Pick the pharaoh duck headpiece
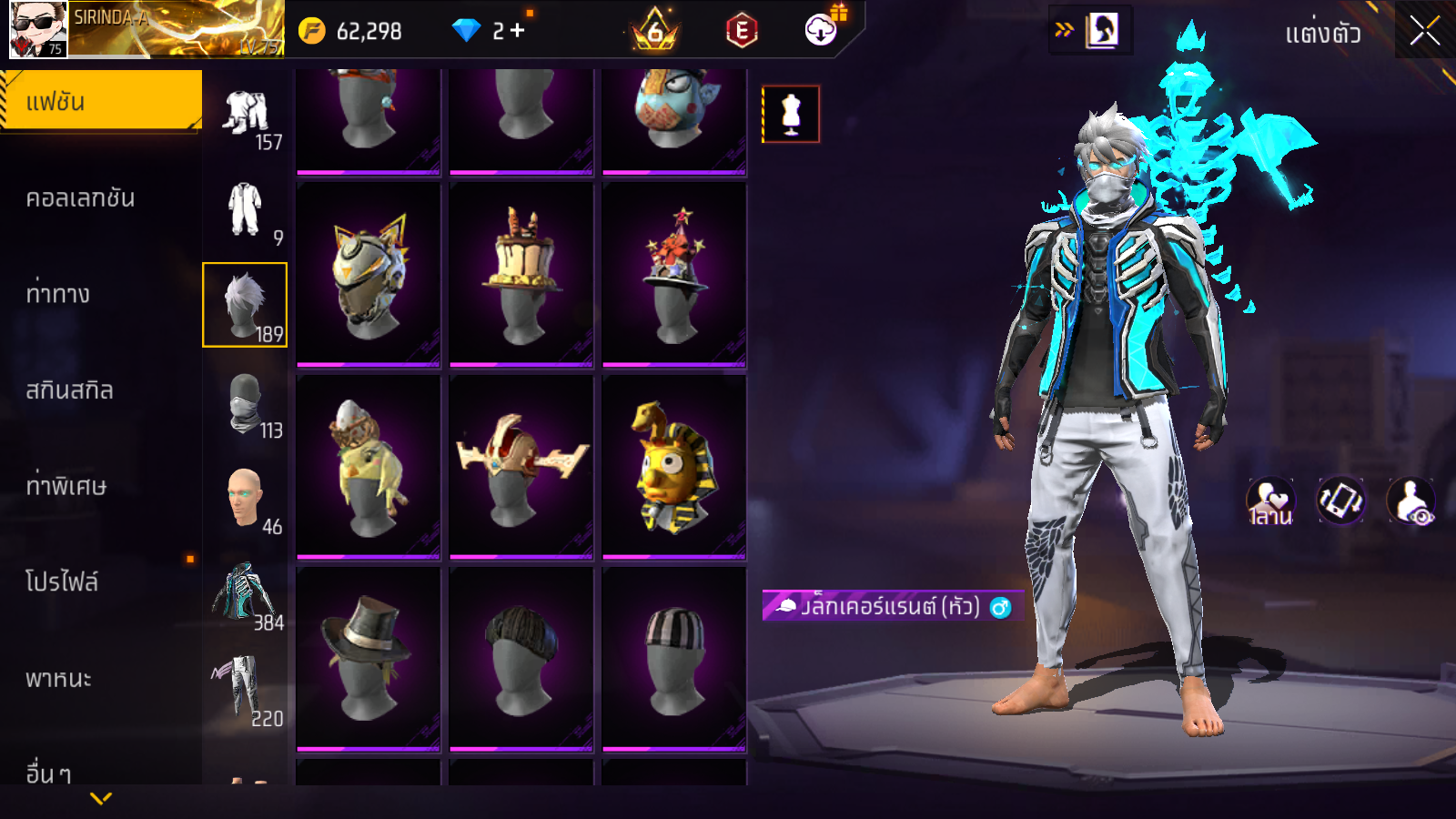Screen dimensions: 1456x819 click(674, 467)
